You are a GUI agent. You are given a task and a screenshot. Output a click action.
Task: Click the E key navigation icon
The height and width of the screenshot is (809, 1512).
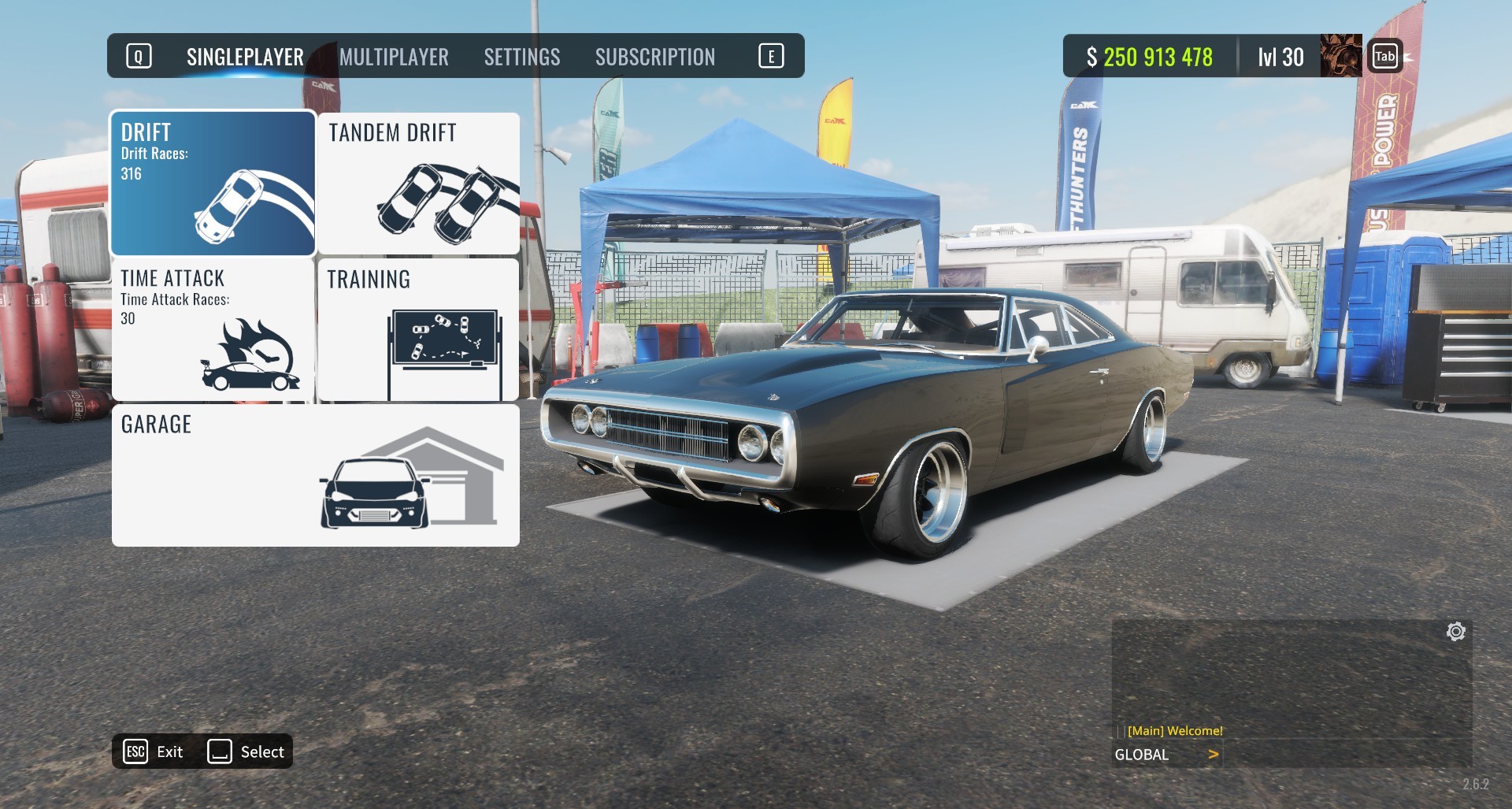(773, 56)
